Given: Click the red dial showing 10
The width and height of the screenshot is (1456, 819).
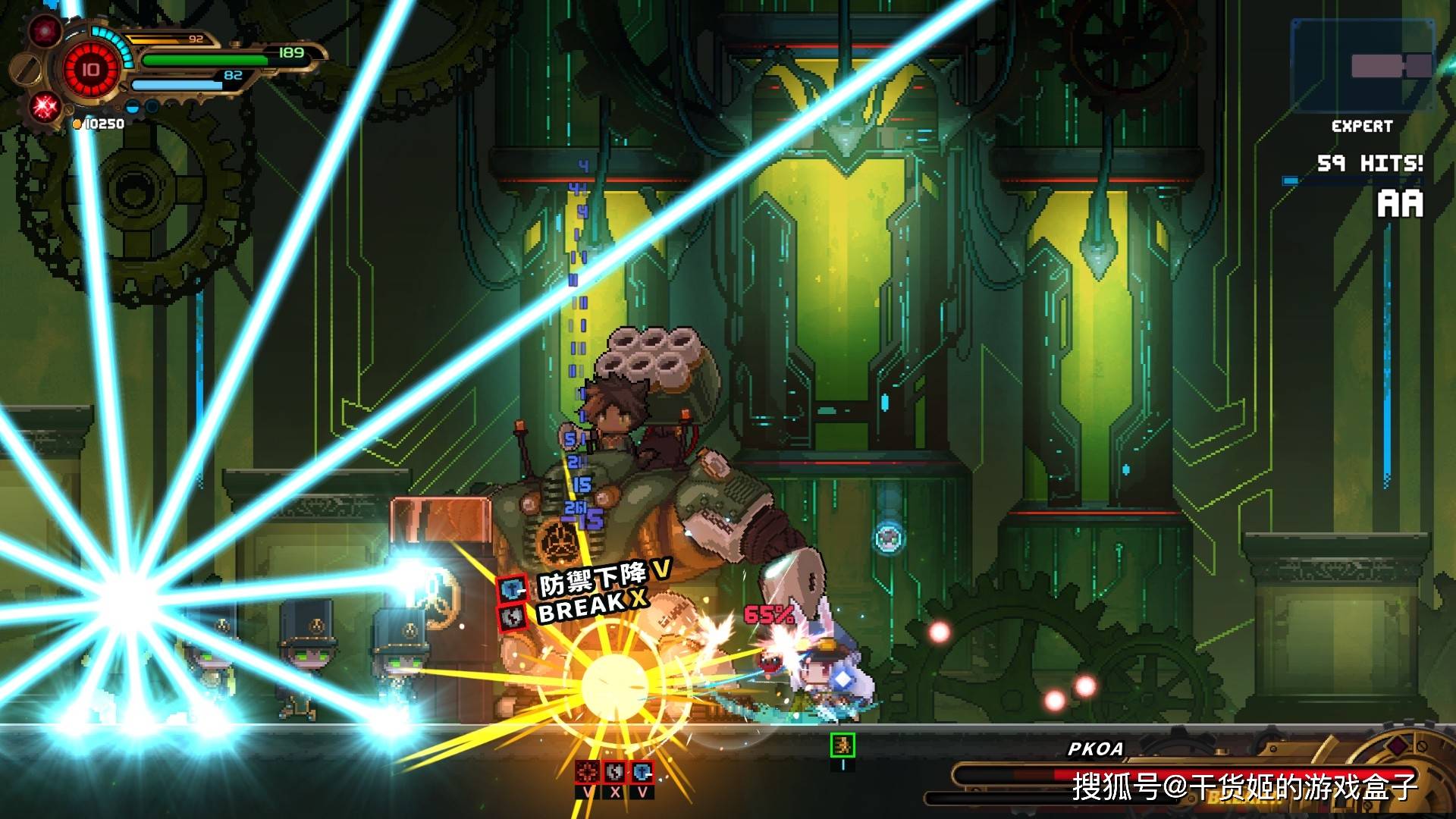Looking at the screenshot, I should tap(91, 70).
